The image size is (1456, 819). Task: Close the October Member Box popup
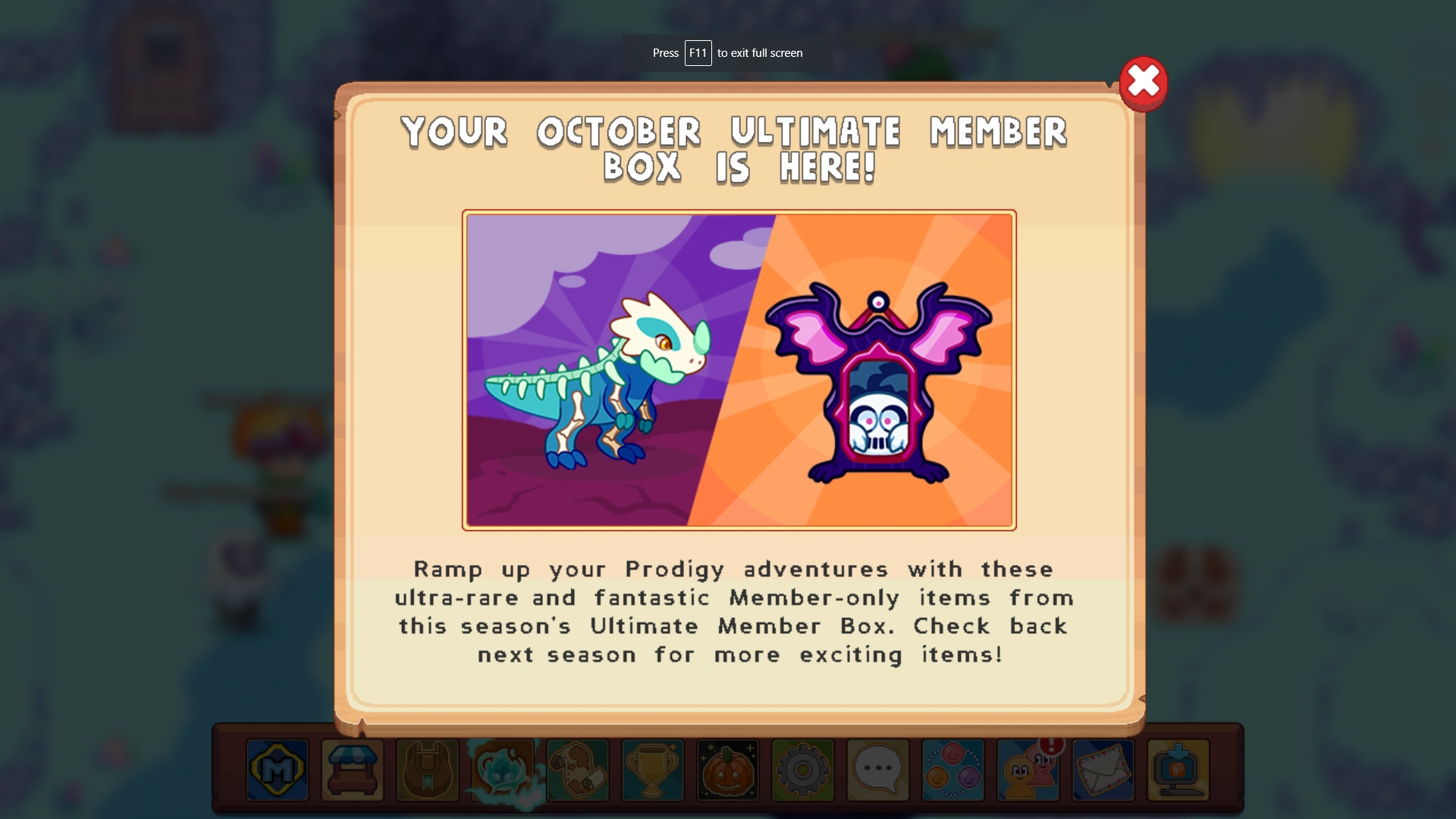click(1144, 83)
